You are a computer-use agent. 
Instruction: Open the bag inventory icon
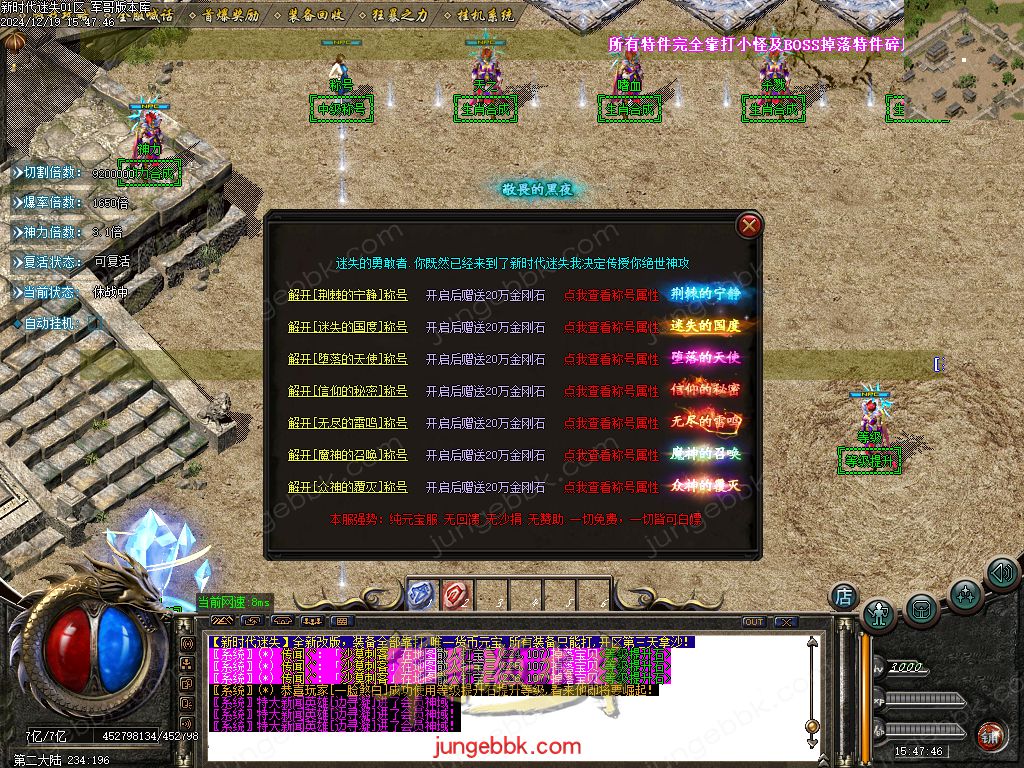point(921,608)
